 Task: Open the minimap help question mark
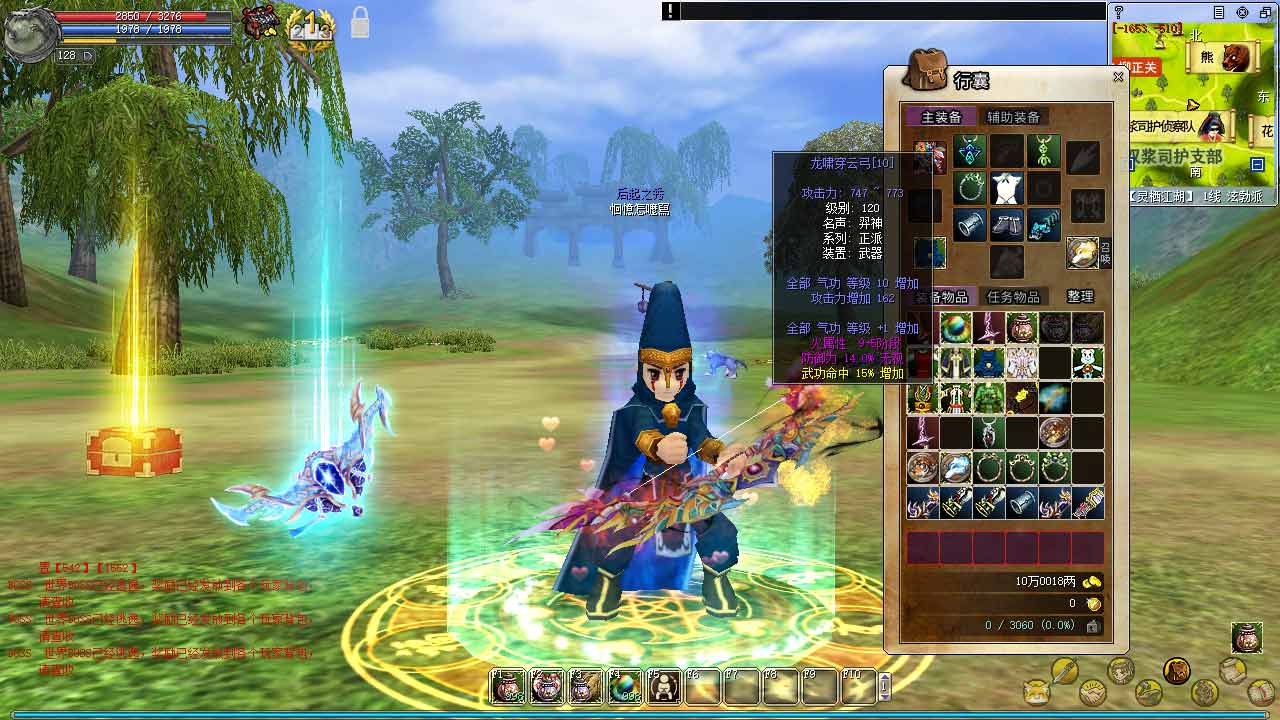coord(1118,12)
